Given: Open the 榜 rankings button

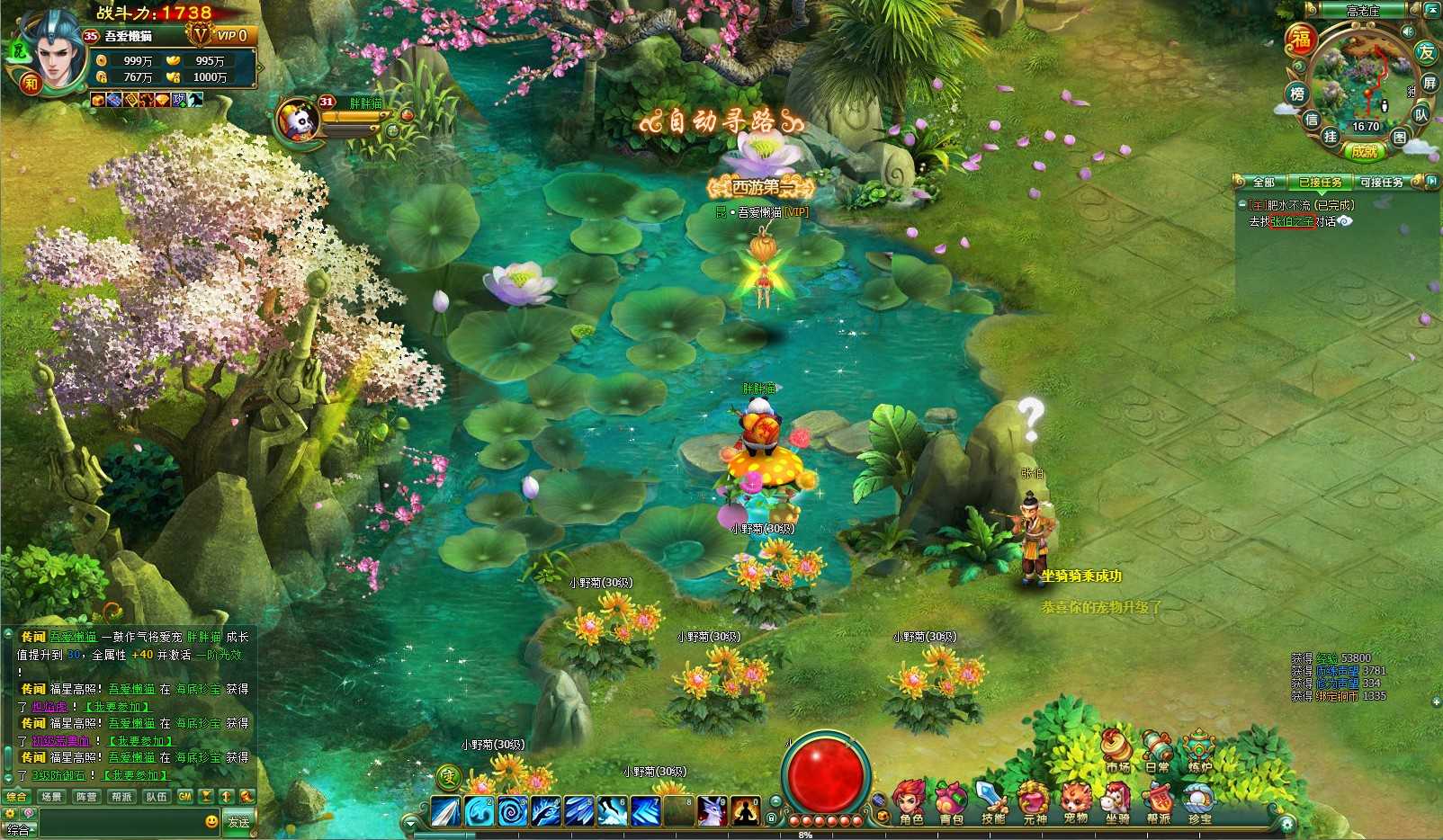Looking at the screenshot, I should pos(1296,94).
